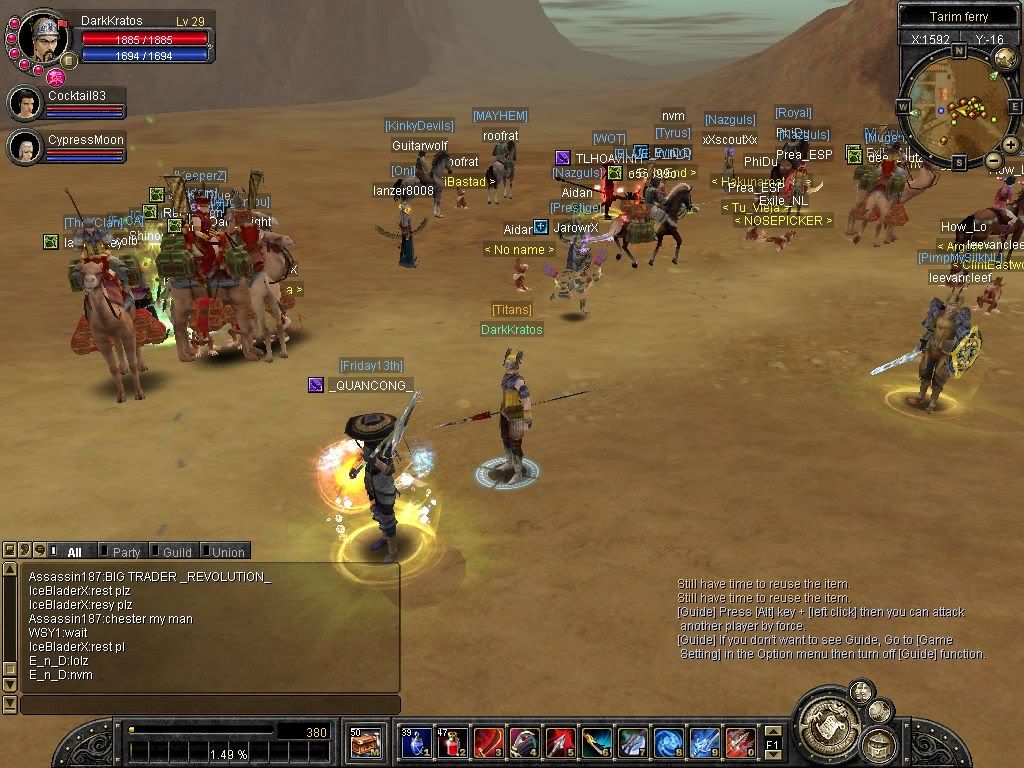1024x768 pixels.
Task: Activate the blue swirl skill in slot 8
Action: 668,743
